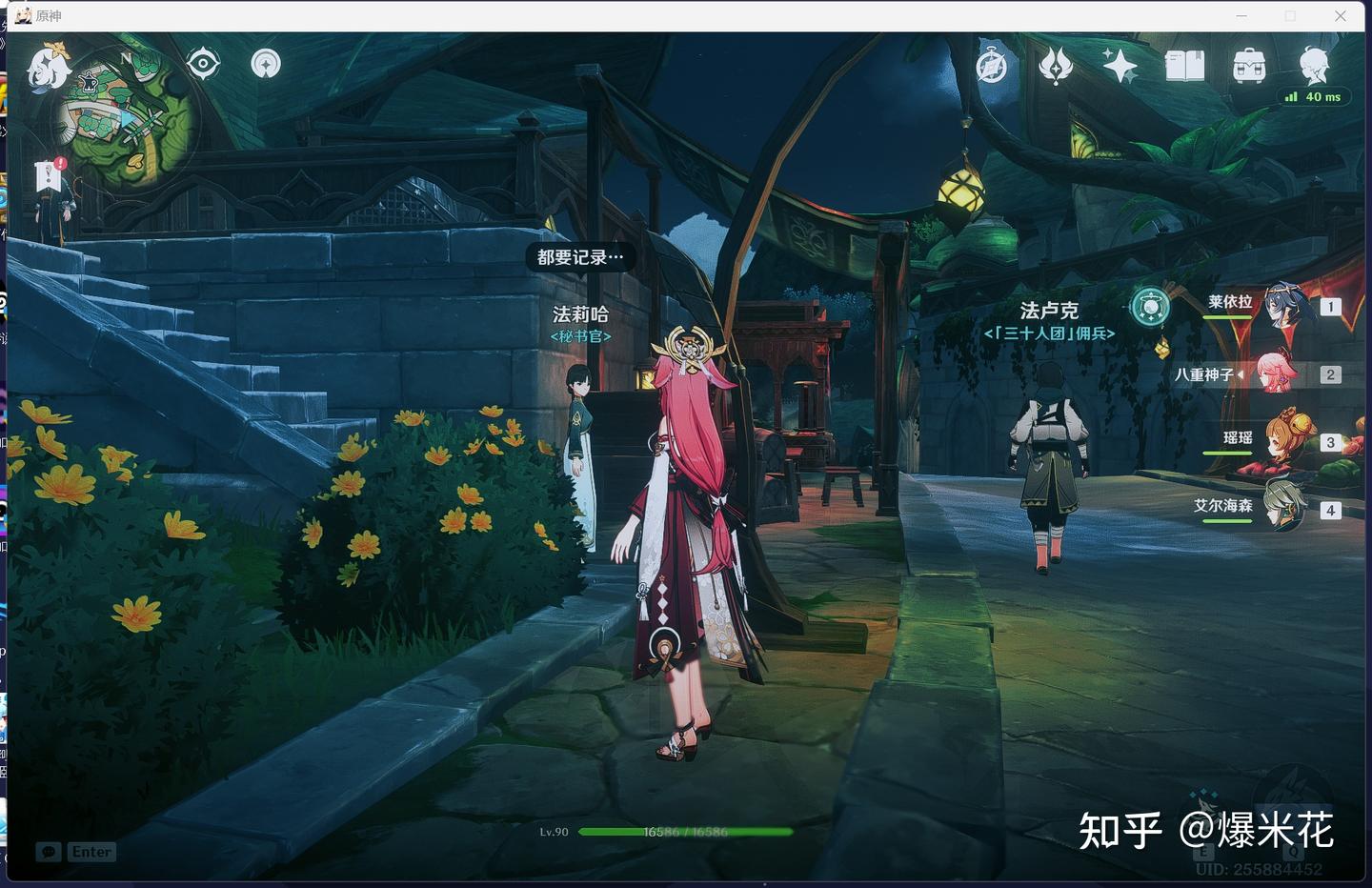The image size is (1372, 888).
Task: Open the Wish star icon
Action: [1120, 66]
